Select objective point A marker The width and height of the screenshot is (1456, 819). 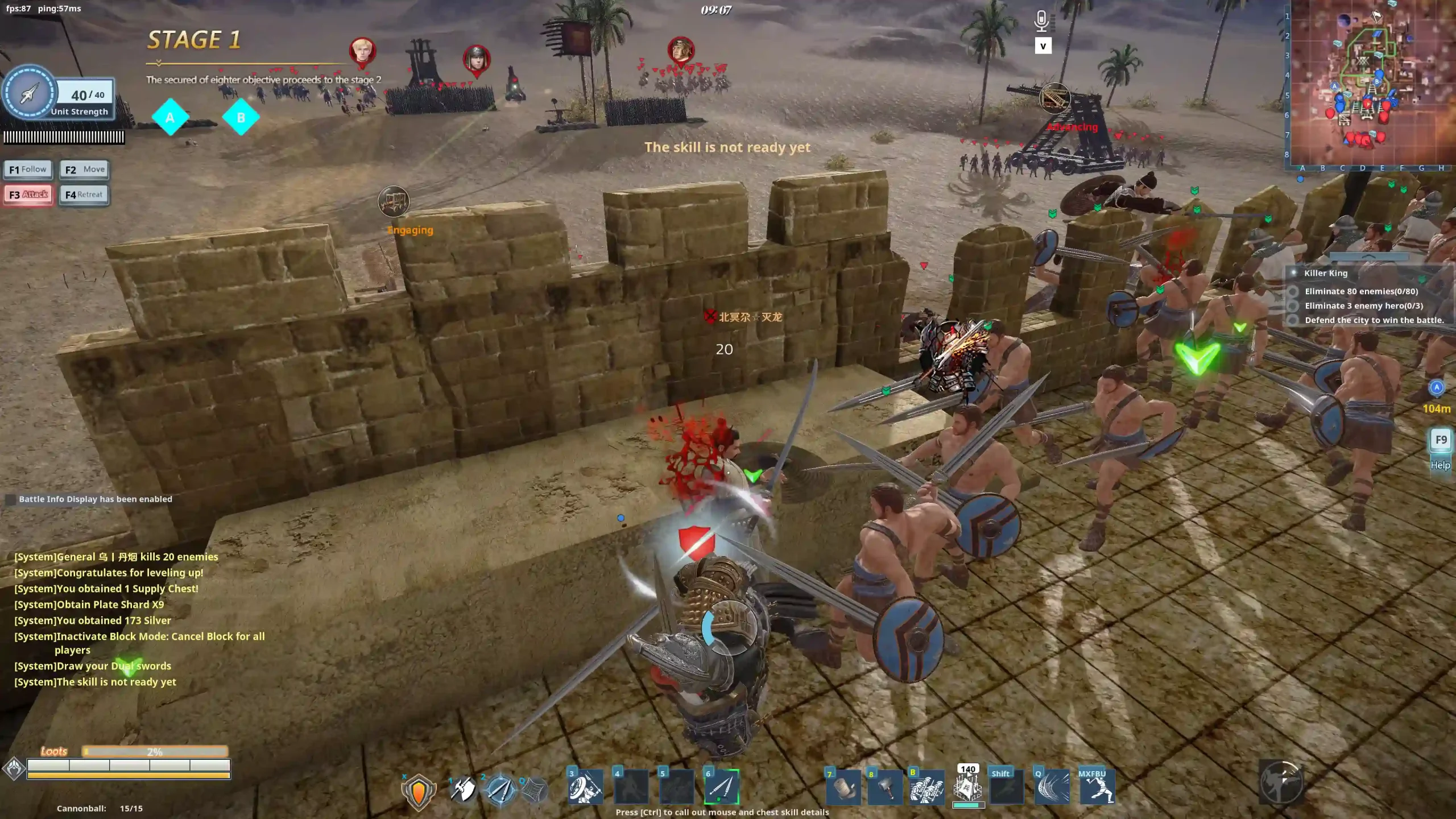[x=170, y=118]
